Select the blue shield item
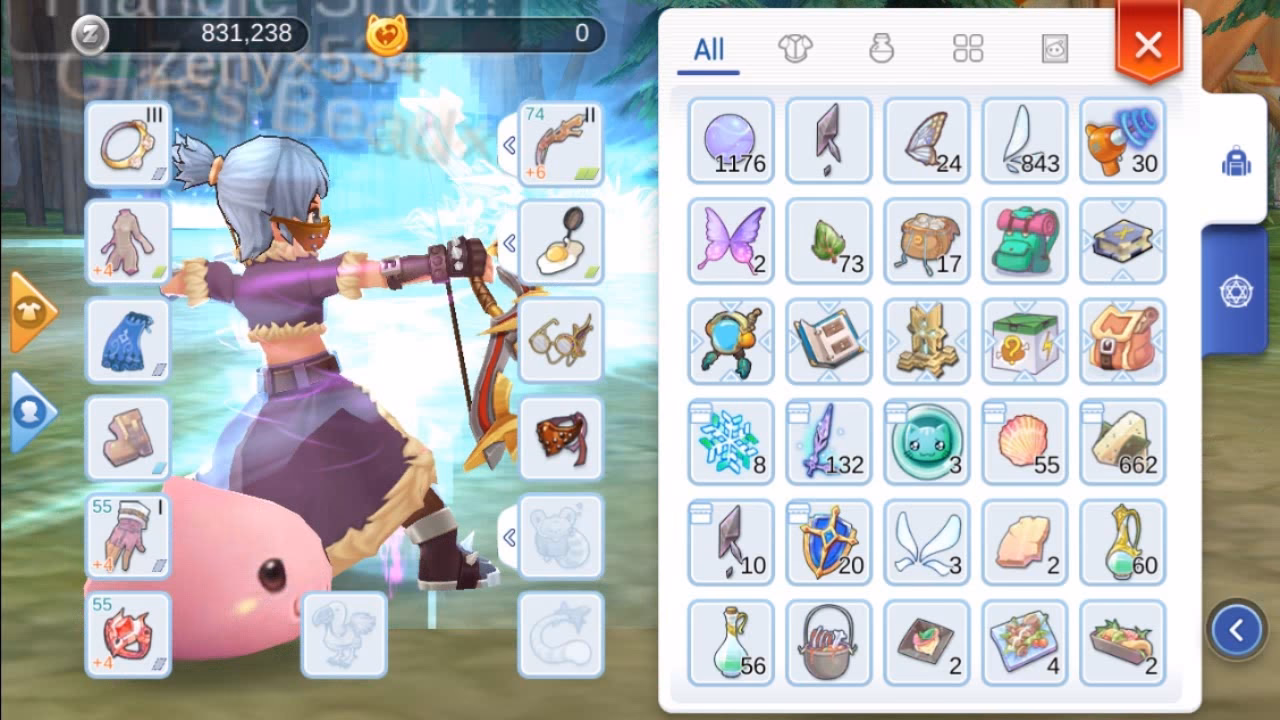Image resolution: width=1280 pixels, height=720 pixels. (x=828, y=542)
